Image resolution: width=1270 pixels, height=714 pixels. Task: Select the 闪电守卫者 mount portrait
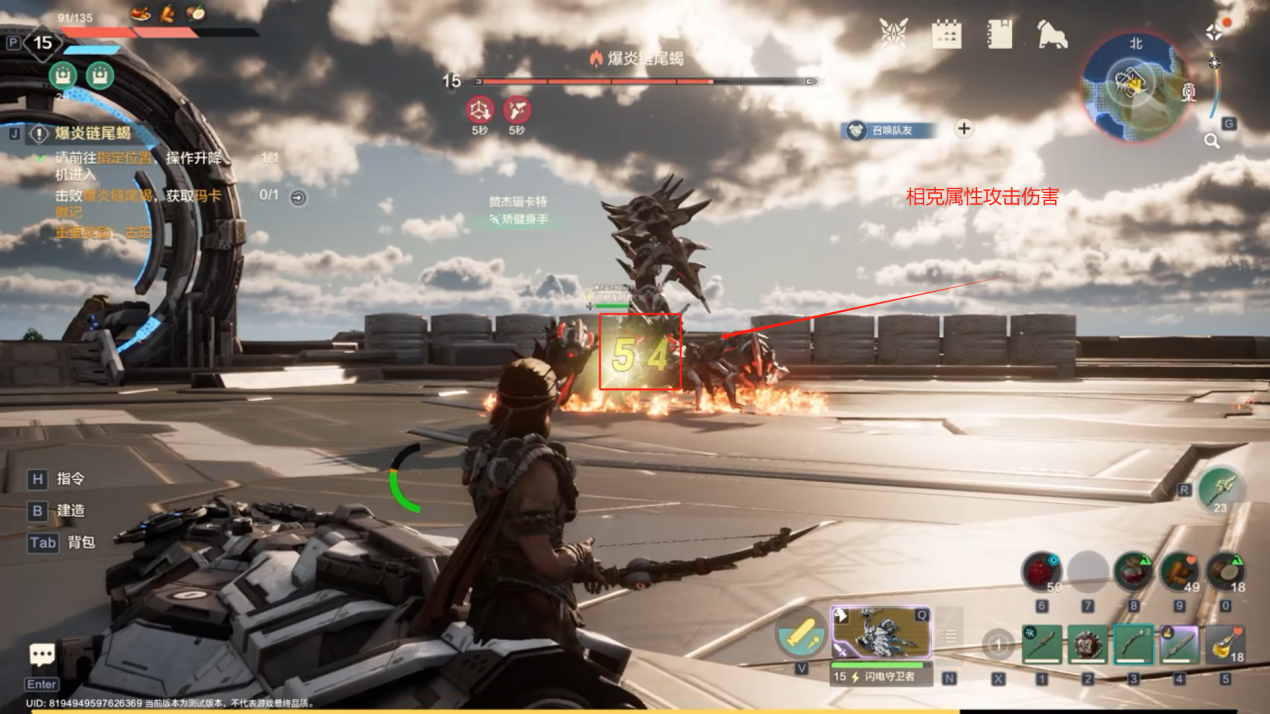click(x=880, y=633)
